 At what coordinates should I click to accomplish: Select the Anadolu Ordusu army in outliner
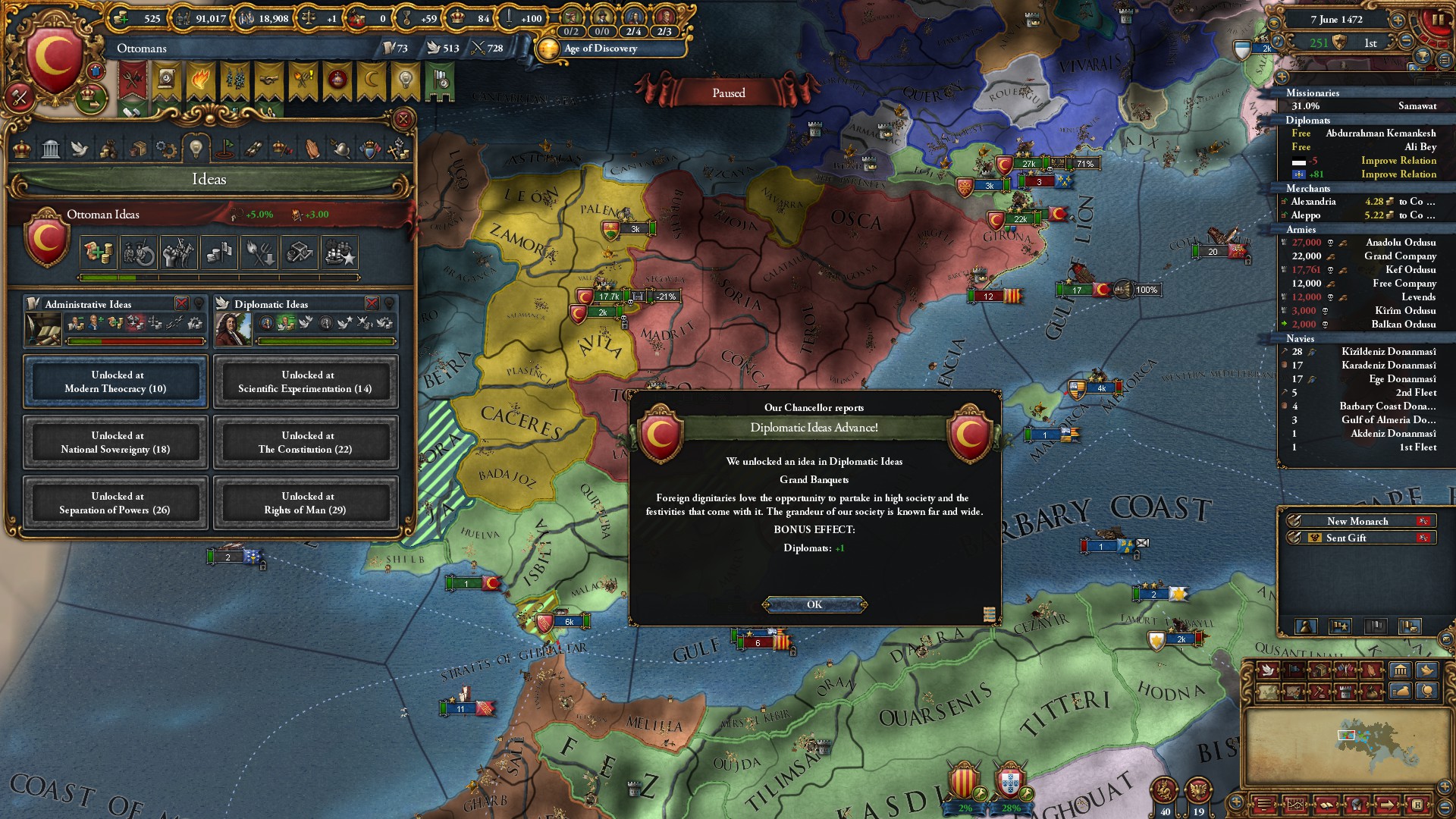(1400, 243)
